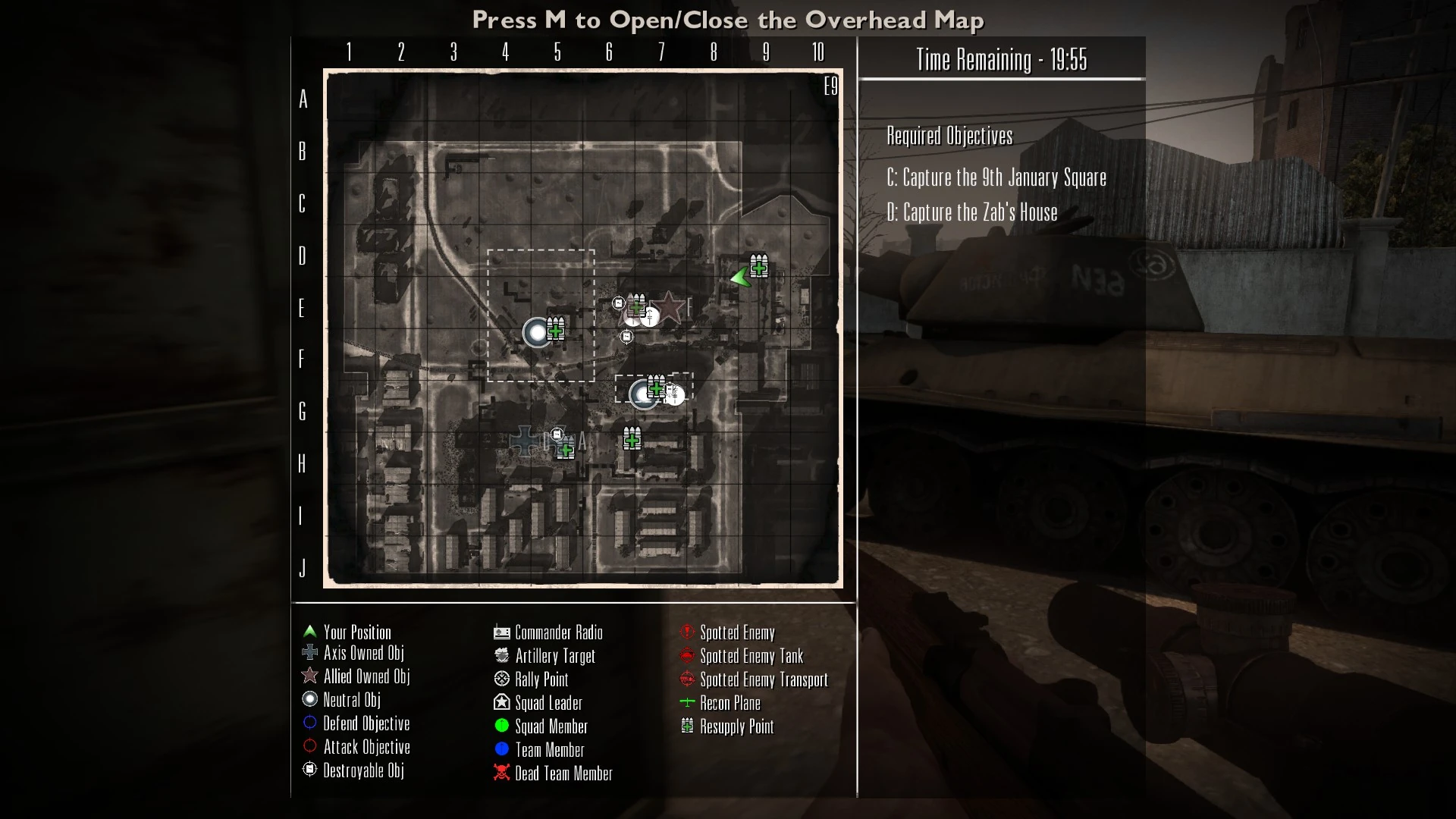Select the Rally Point legend icon
Screen dimensions: 1456x819
click(x=500, y=679)
